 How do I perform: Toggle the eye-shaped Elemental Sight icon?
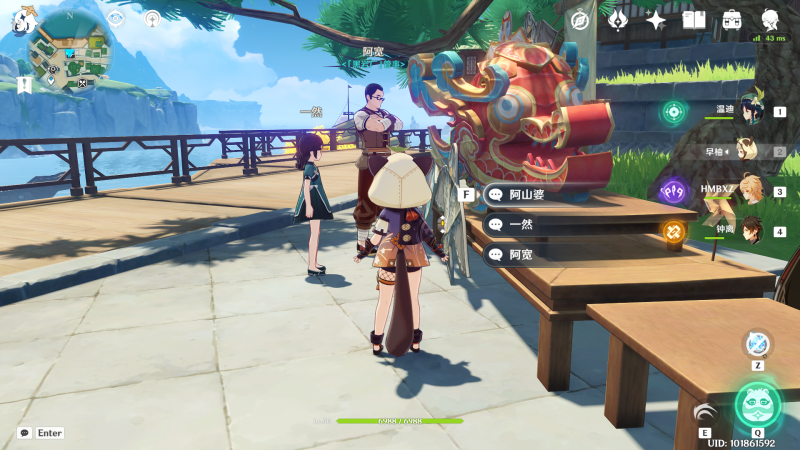click(x=116, y=18)
